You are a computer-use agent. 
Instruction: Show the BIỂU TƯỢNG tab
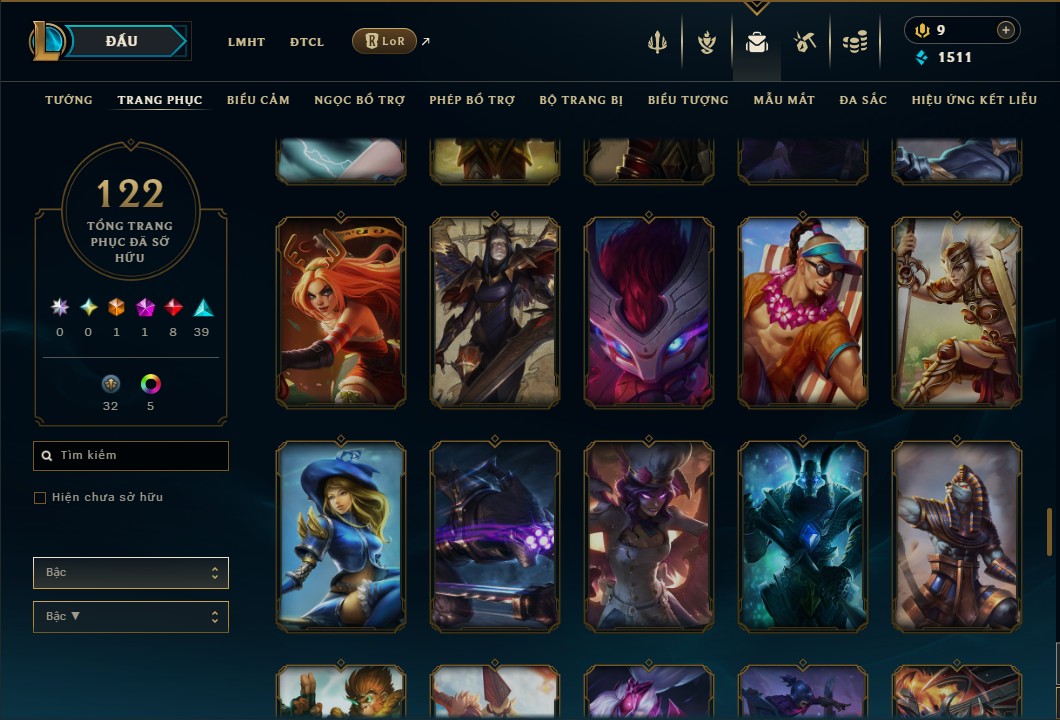688,100
